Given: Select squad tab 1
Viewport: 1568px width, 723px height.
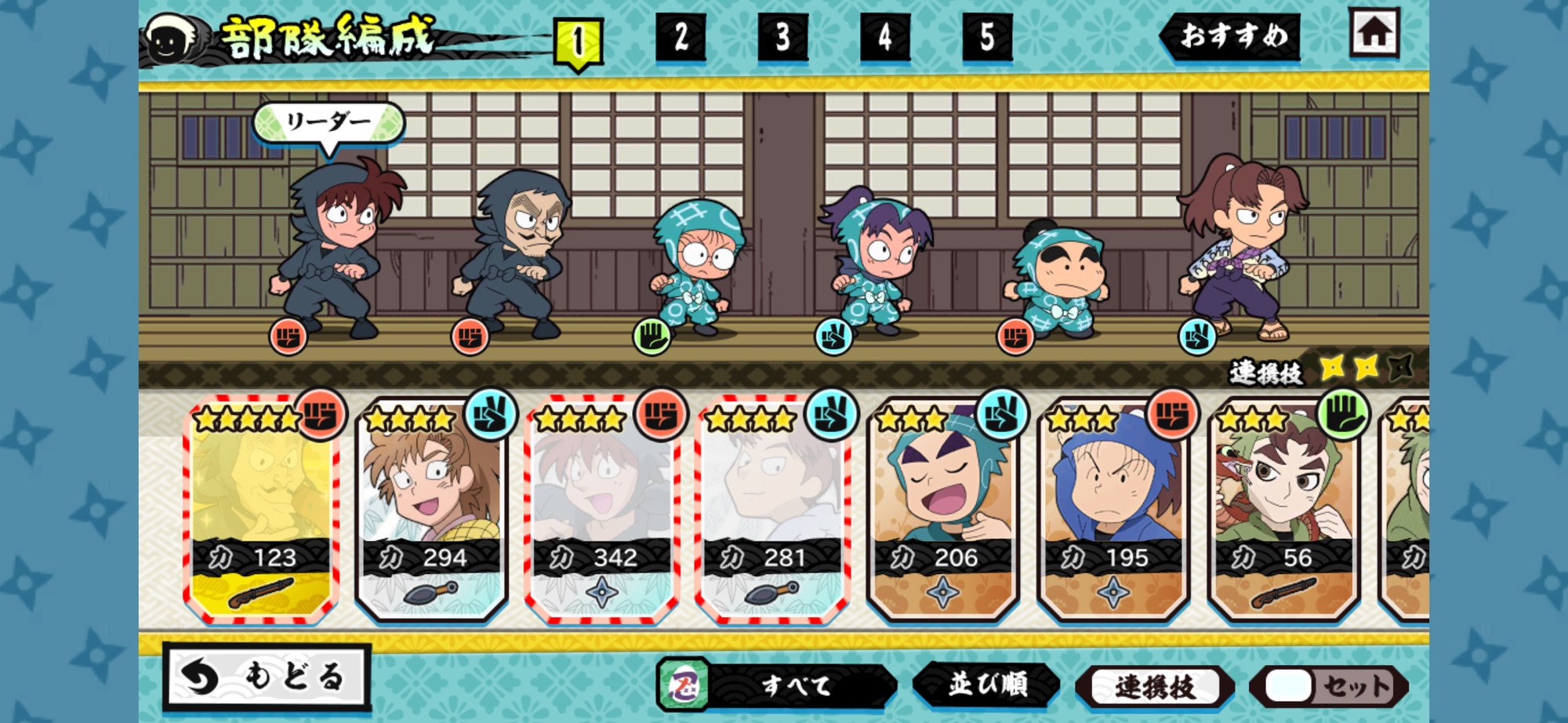Looking at the screenshot, I should point(578,41).
